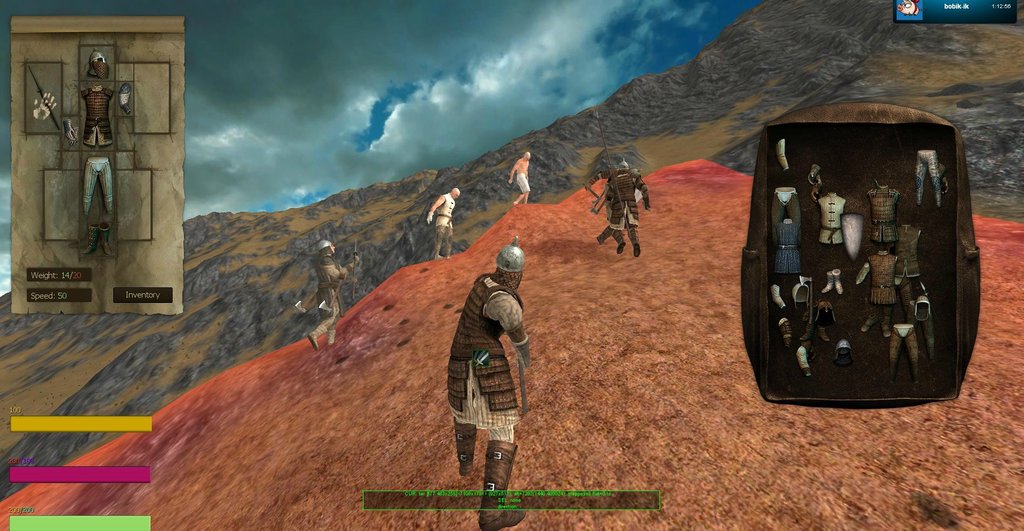1024x531 pixels.
Task: Pick the small pair of boots in the bag
Action: [832, 282]
